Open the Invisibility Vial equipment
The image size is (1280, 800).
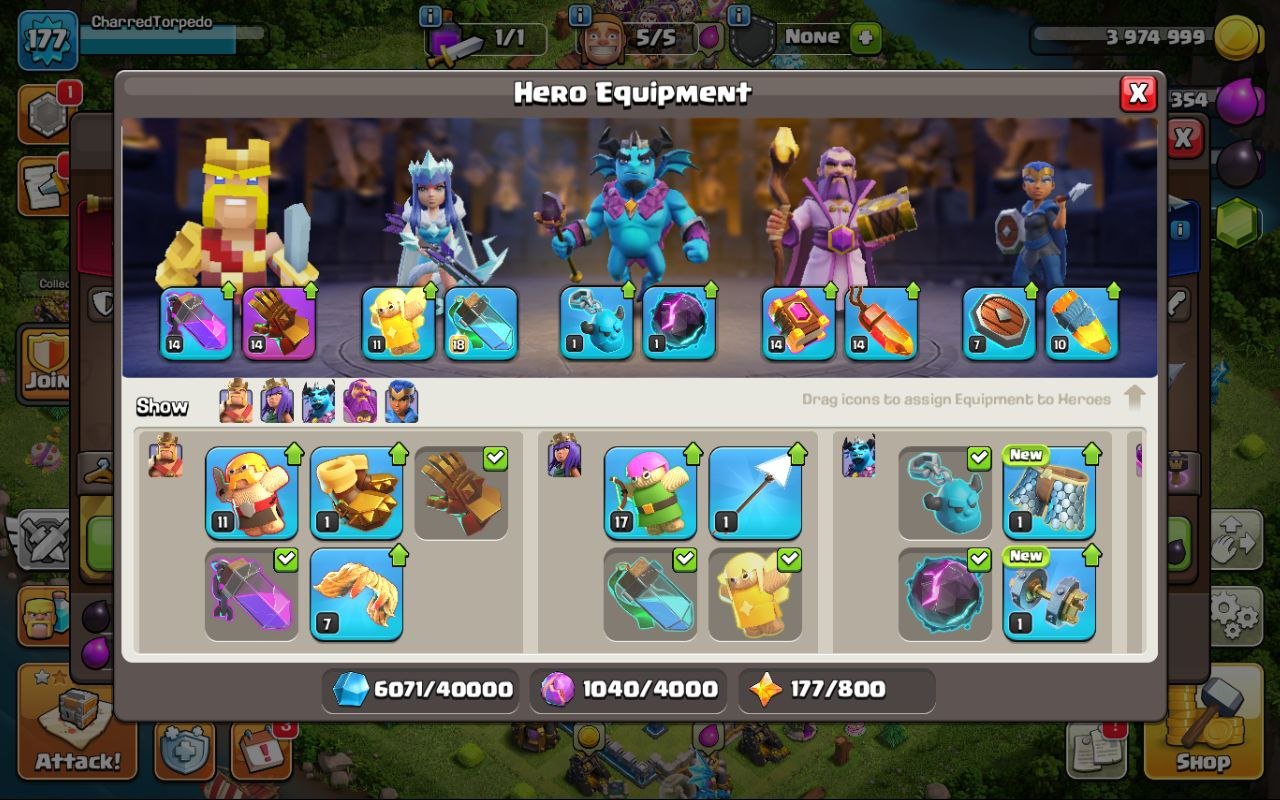[651, 593]
